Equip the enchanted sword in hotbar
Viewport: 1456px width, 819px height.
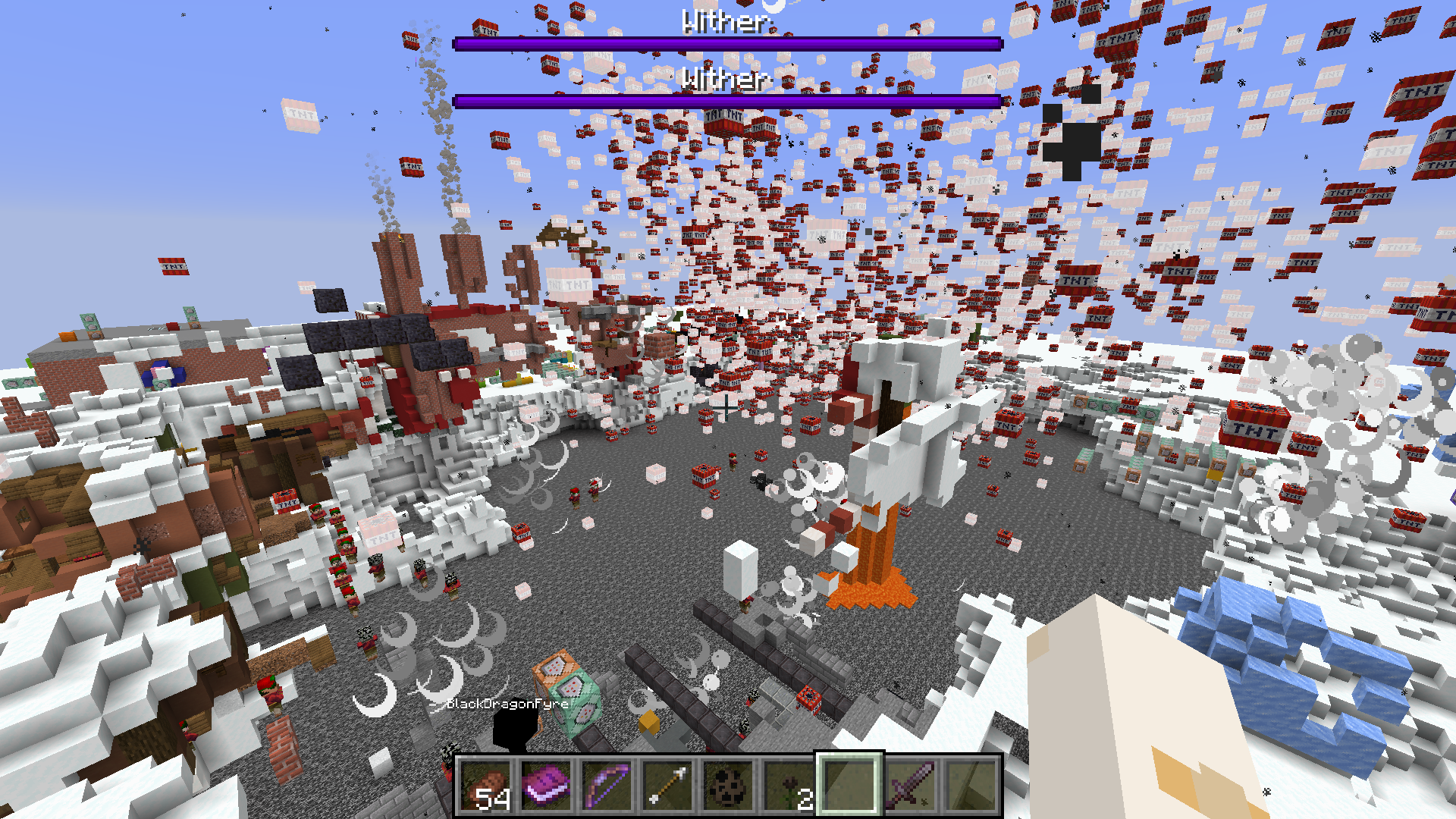point(910,786)
